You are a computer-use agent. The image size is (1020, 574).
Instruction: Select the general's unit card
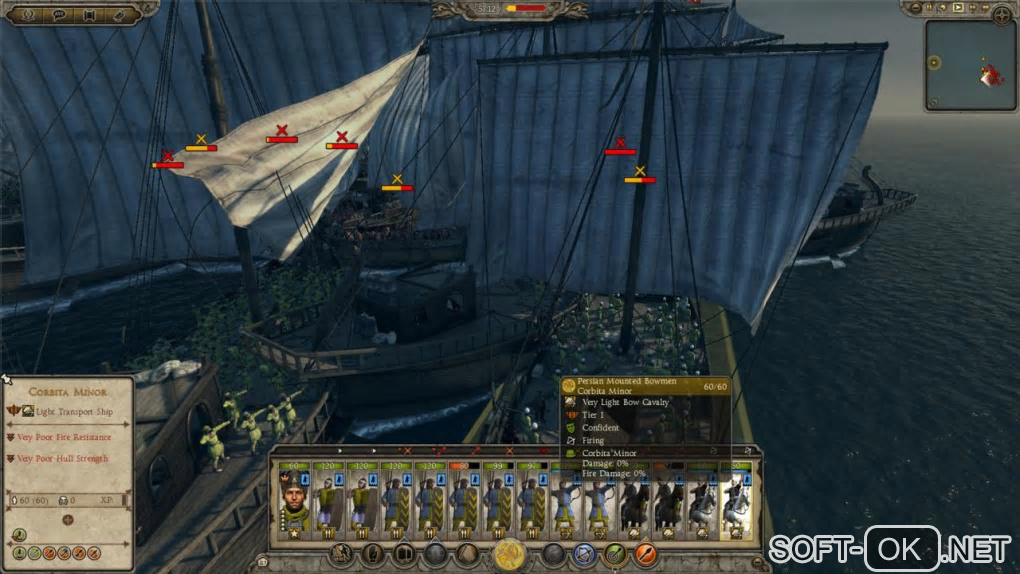(293, 497)
